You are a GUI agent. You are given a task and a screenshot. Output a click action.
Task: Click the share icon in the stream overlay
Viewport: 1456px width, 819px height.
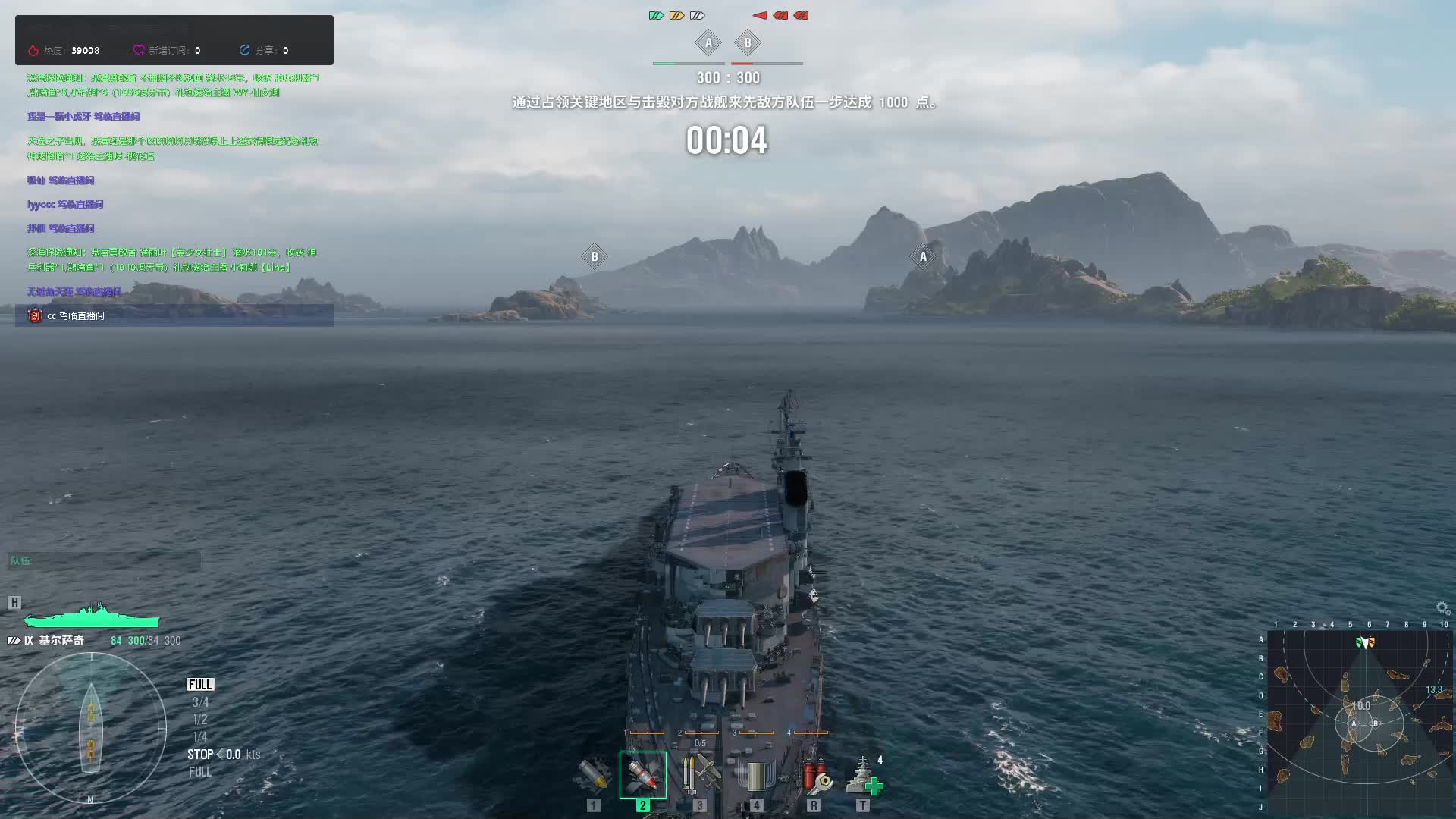click(x=244, y=50)
